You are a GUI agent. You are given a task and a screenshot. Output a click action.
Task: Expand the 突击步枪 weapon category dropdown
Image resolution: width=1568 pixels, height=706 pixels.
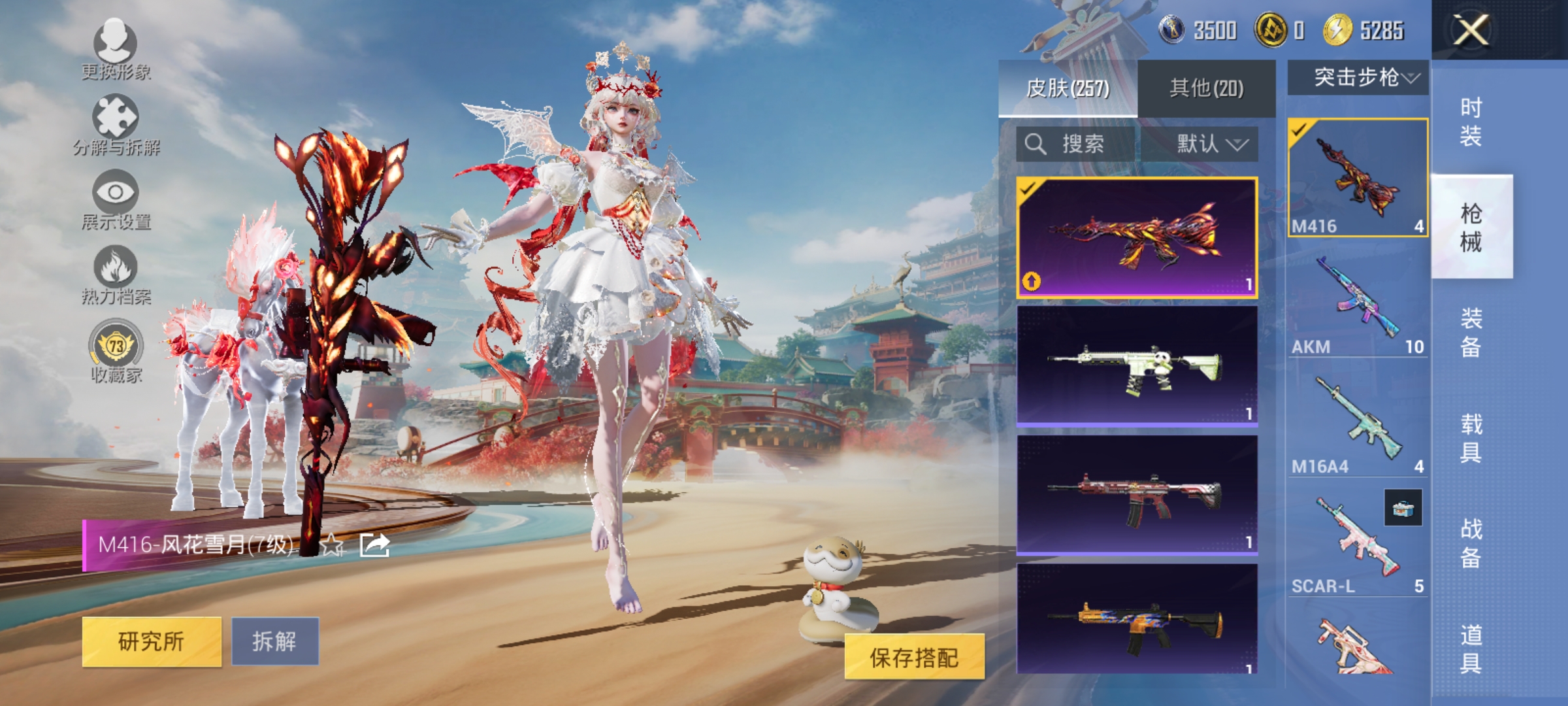pos(1360,78)
